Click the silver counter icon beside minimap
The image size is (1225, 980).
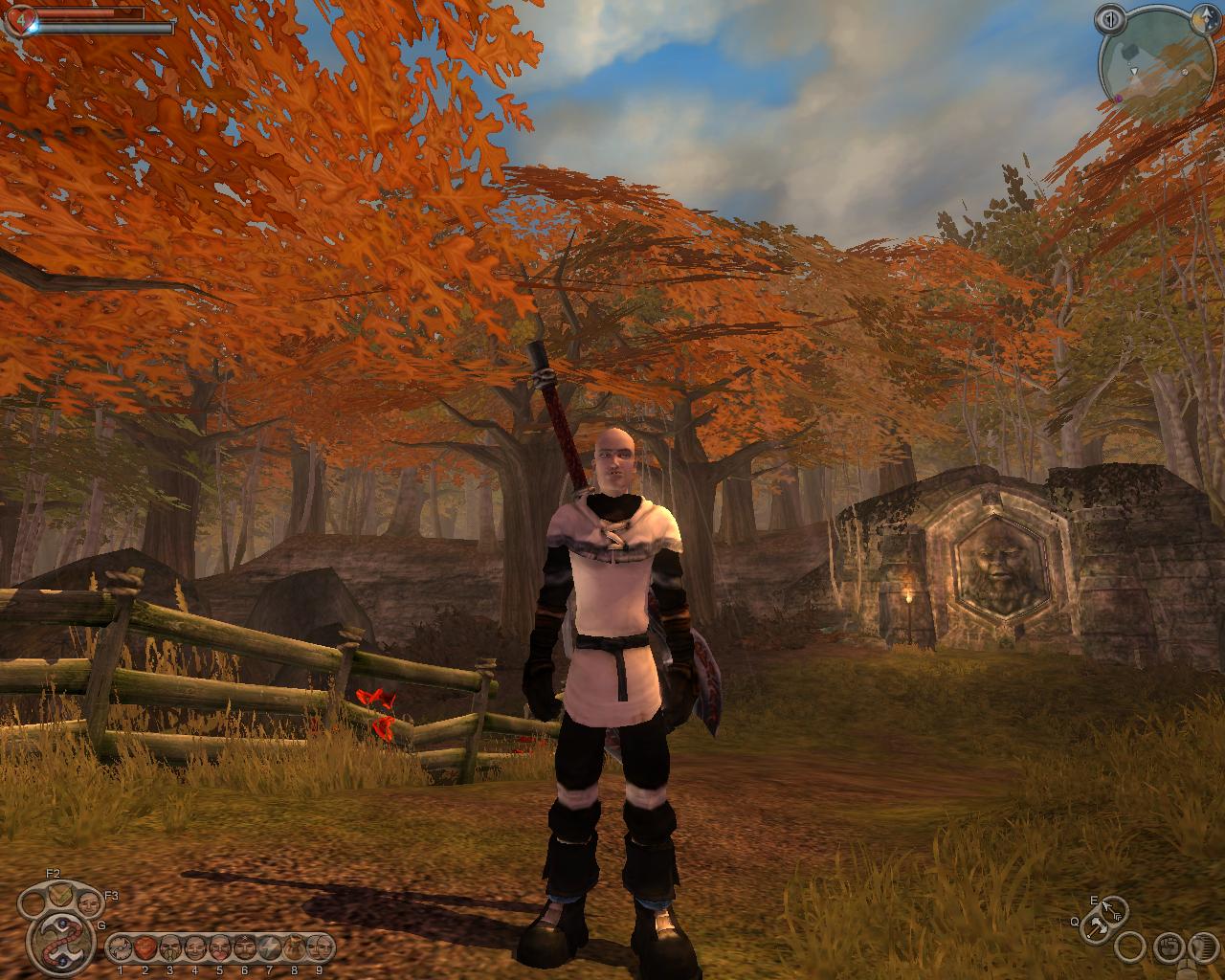(x=1110, y=19)
